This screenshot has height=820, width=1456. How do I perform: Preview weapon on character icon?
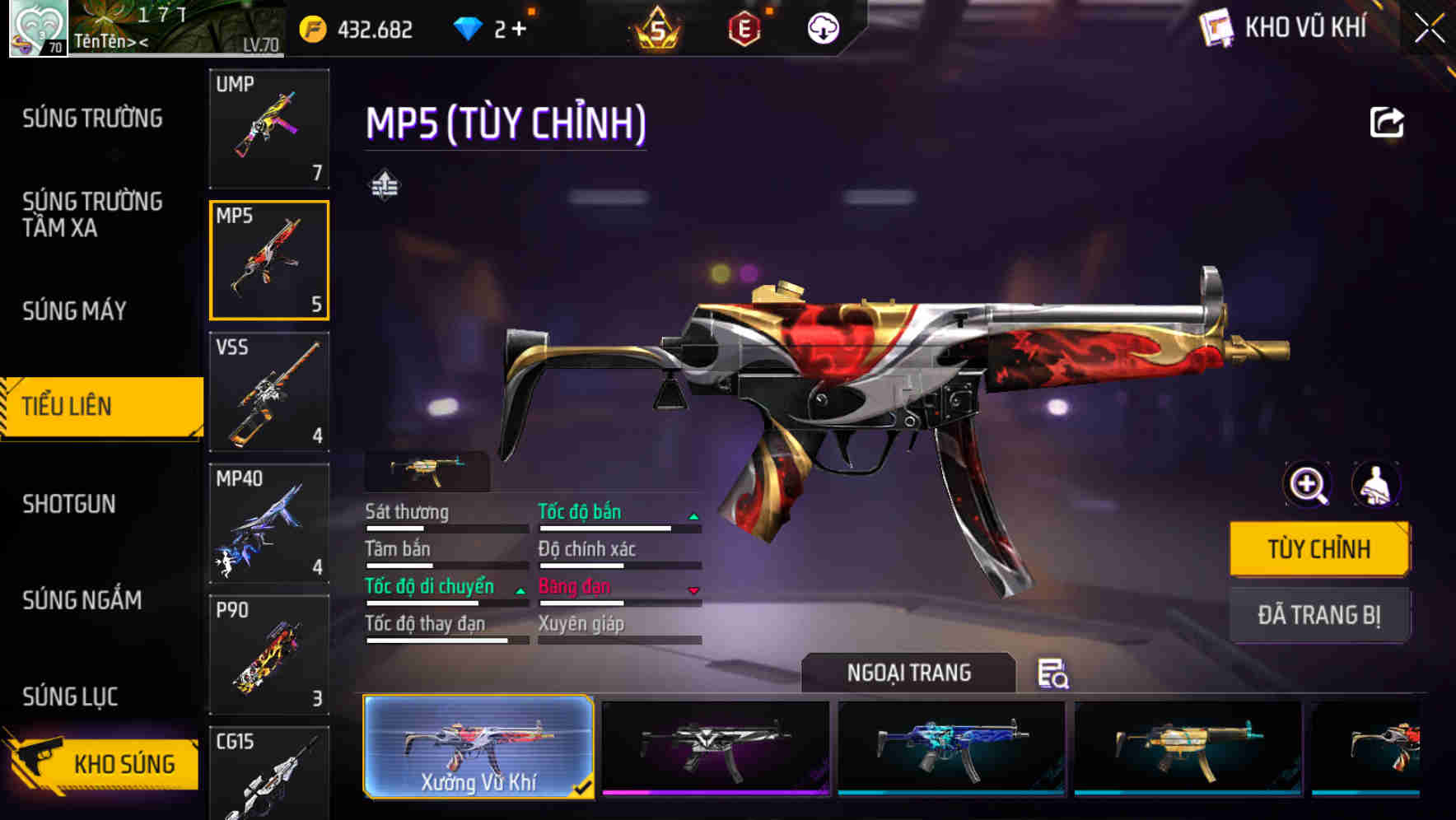[x=1376, y=484]
